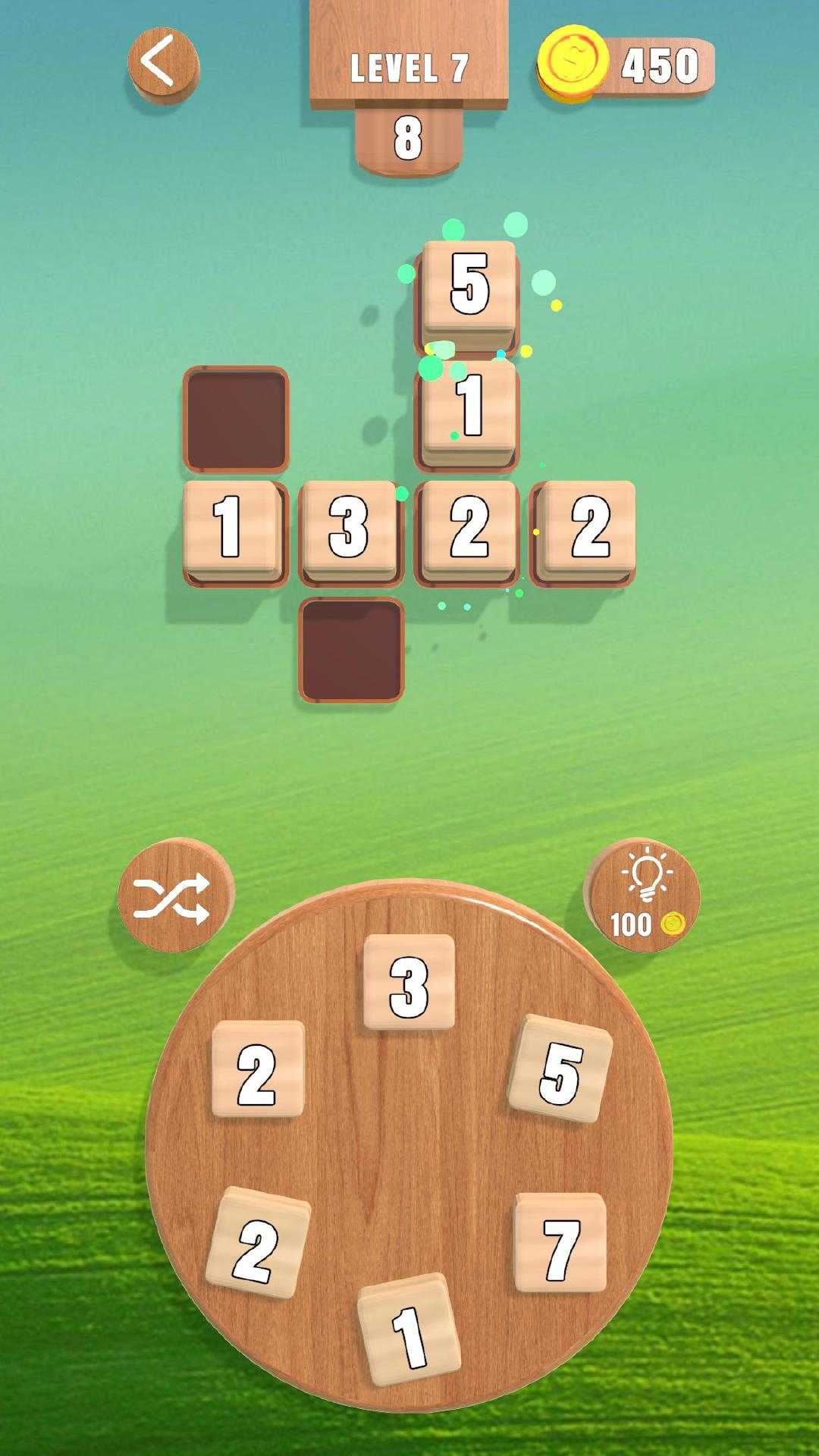
Task: Shuffle the number tiles on the wheel
Action: [x=172, y=897]
